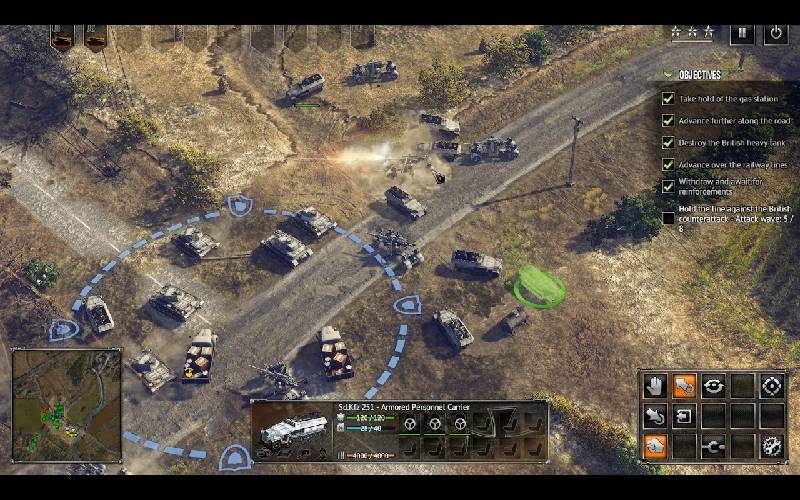The image size is (800, 500).
Task: Click the curved arrow retreat command
Action: (x=655, y=415)
